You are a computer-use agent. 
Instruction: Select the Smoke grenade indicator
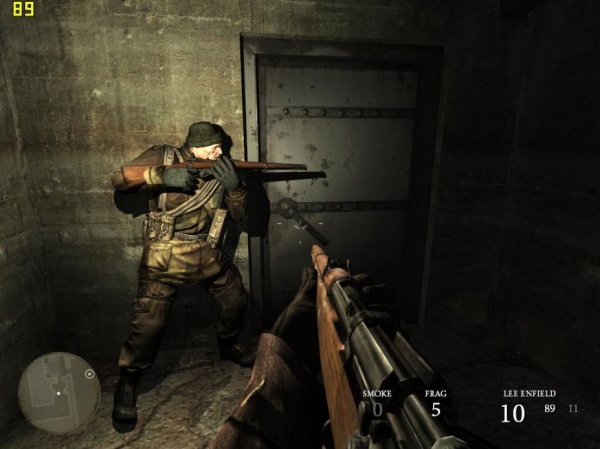[377, 403]
